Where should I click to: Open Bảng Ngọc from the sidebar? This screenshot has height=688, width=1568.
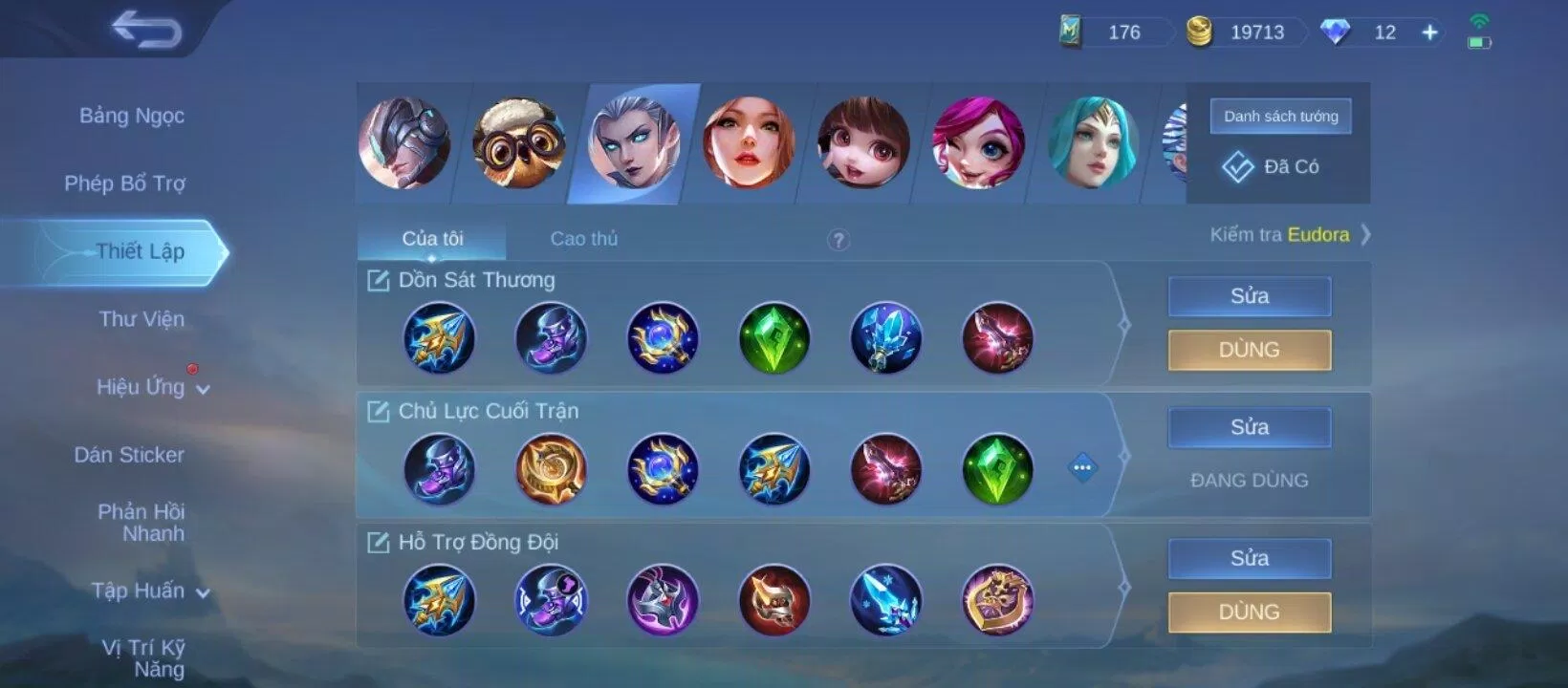tap(133, 115)
